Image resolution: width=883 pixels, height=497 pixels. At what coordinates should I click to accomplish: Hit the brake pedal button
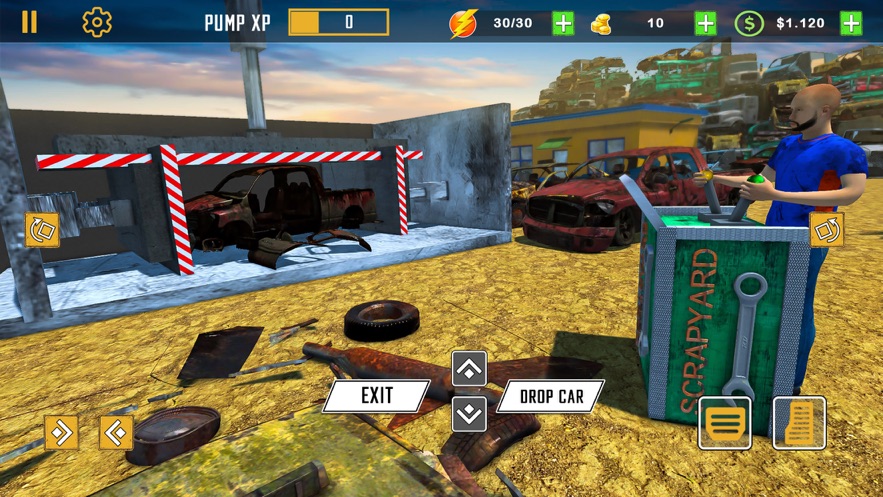tap(724, 422)
